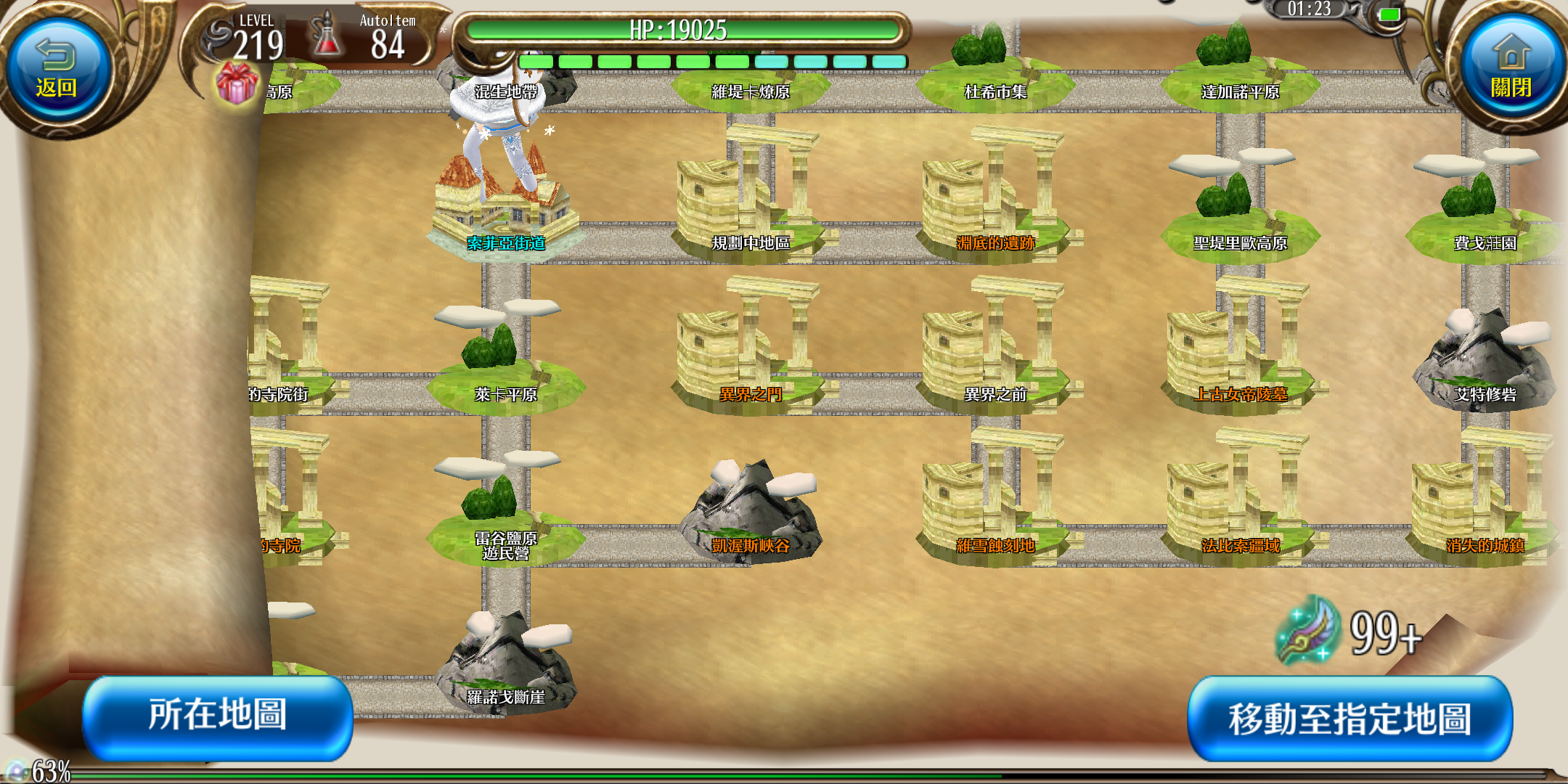Image resolution: width=1568 pixels, height=784 pixels.
Task: Activate 移動至指定地圖 travel button
Action: [1349, 719]
